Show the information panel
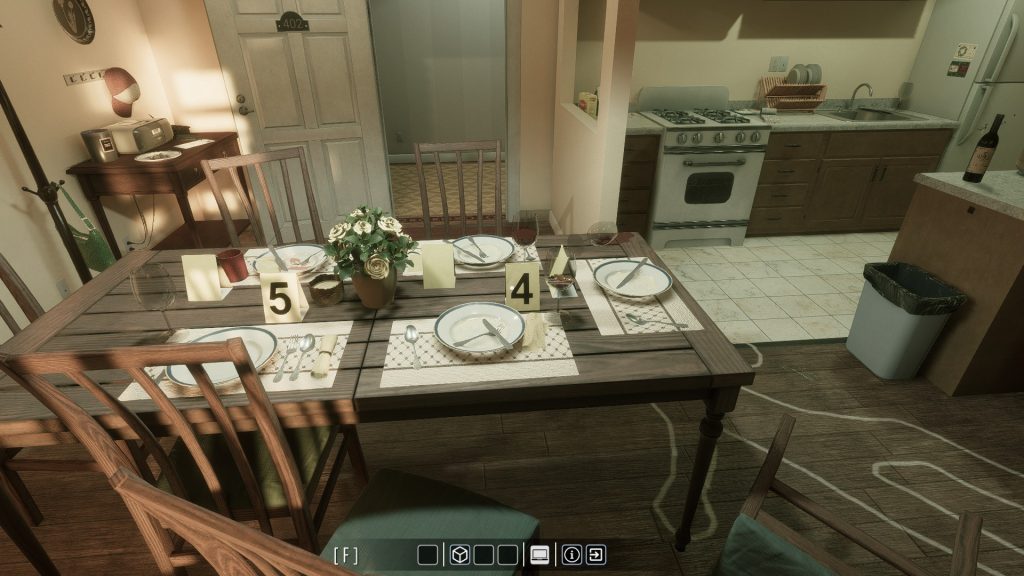Screen dimensions: 1024x576 572,555
